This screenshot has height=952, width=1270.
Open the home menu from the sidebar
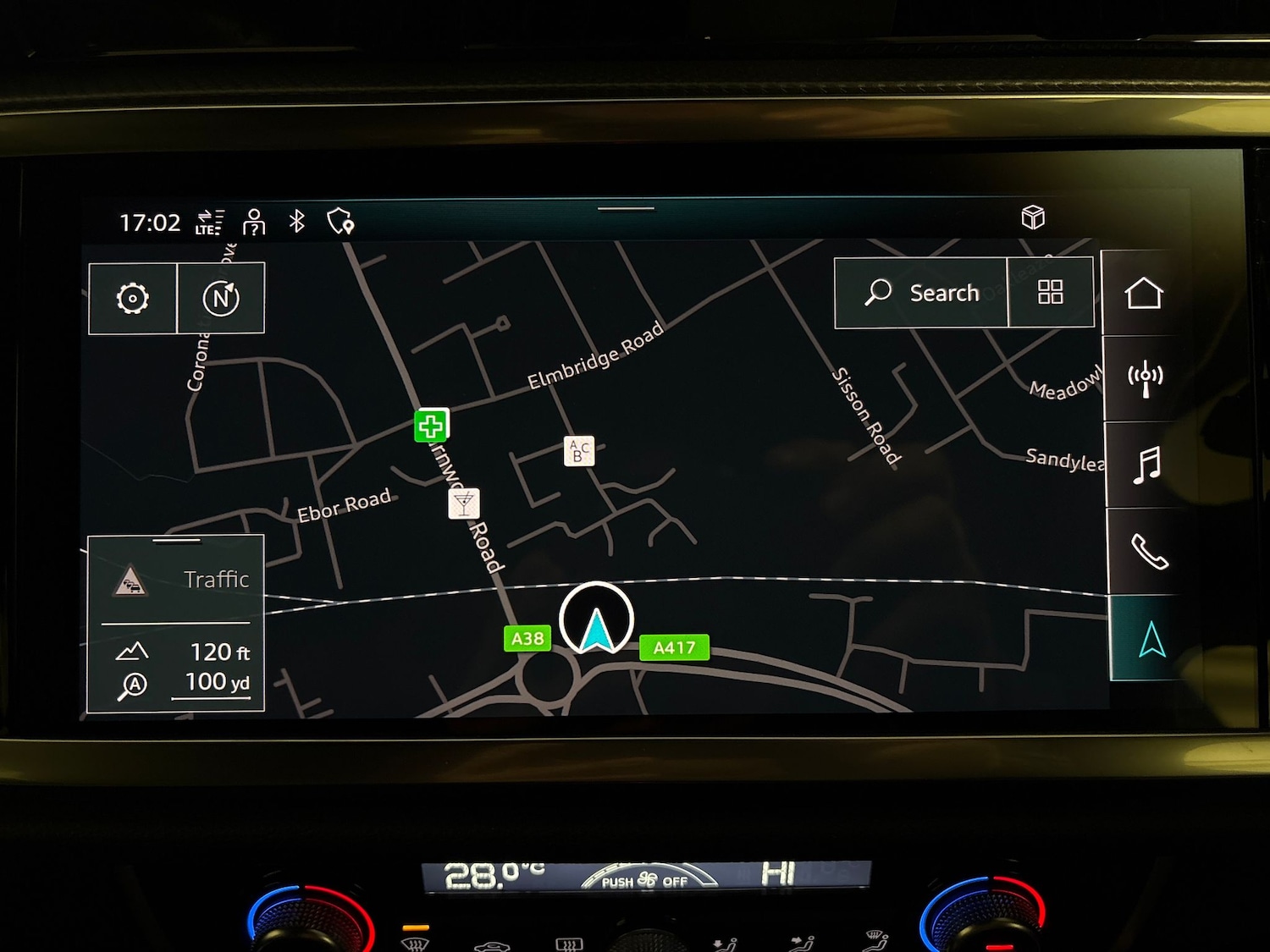(x=1147, y=294)
